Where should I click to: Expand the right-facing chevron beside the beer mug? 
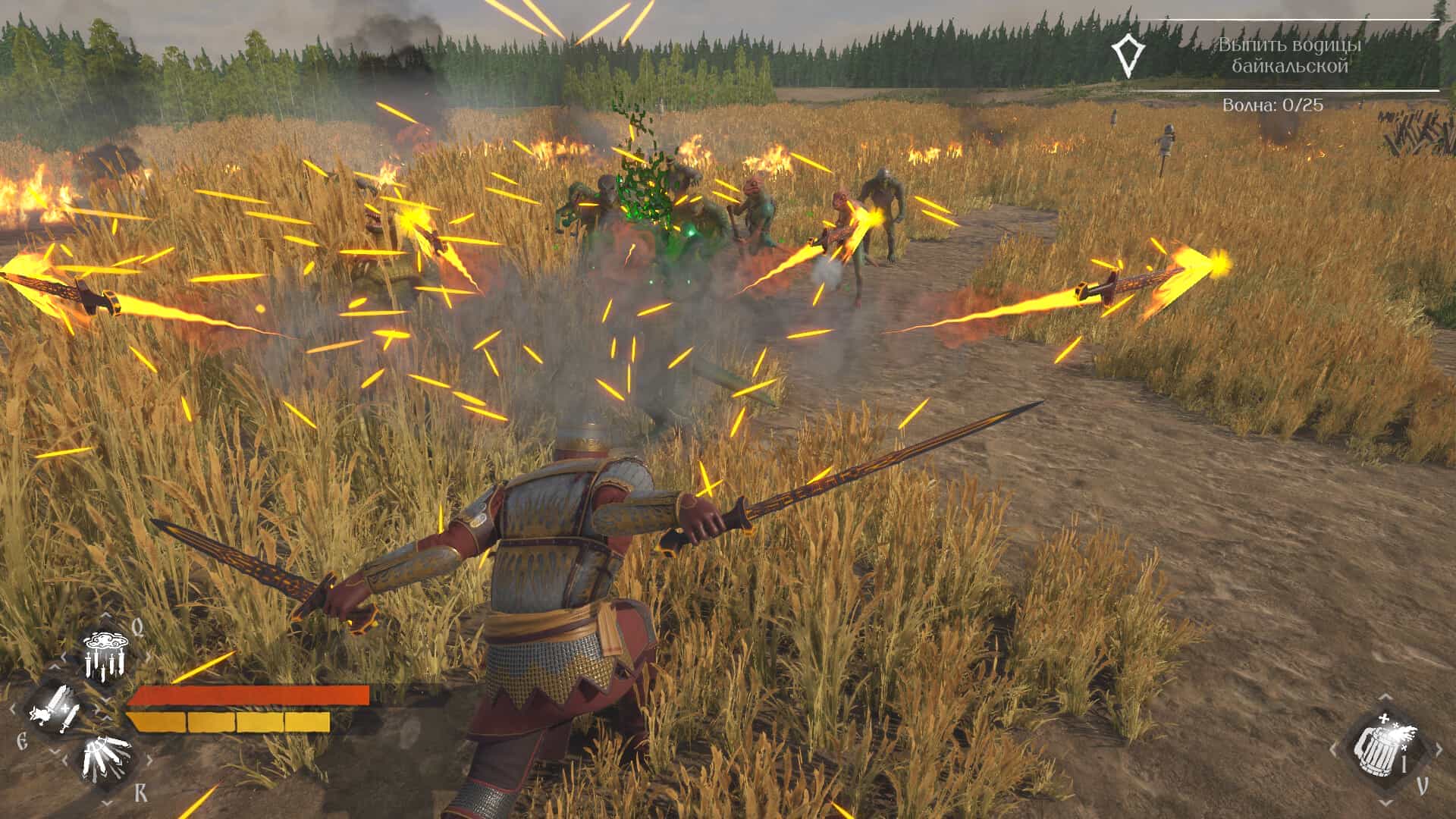pos(1439,748)
